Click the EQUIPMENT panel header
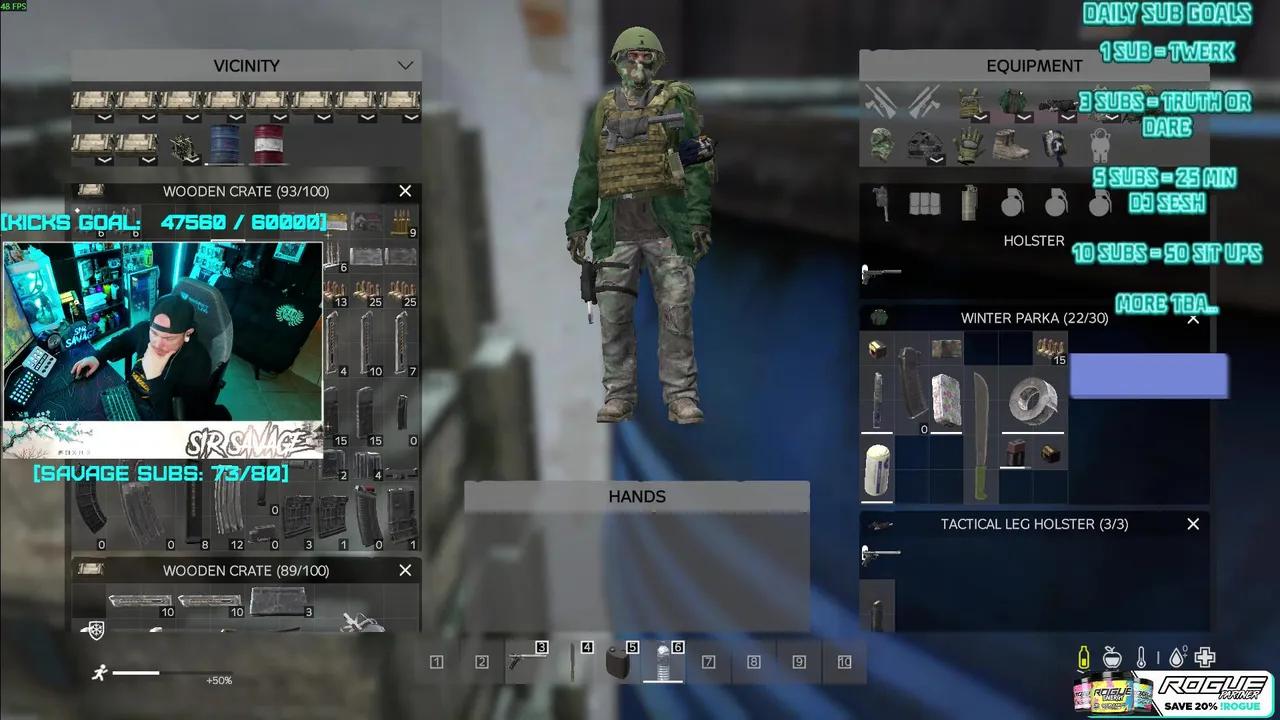The width and height of the screenshot is (1280, 720). pyautogui.click(x=1034, y=65)
